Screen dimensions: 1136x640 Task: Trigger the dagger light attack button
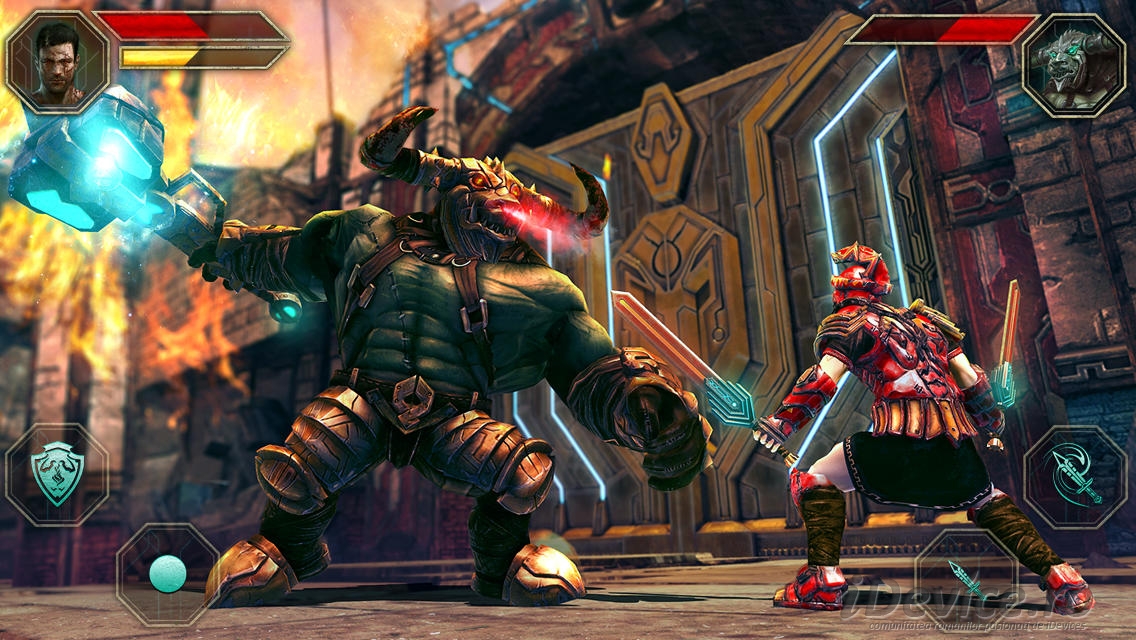[x=967, y=578]
